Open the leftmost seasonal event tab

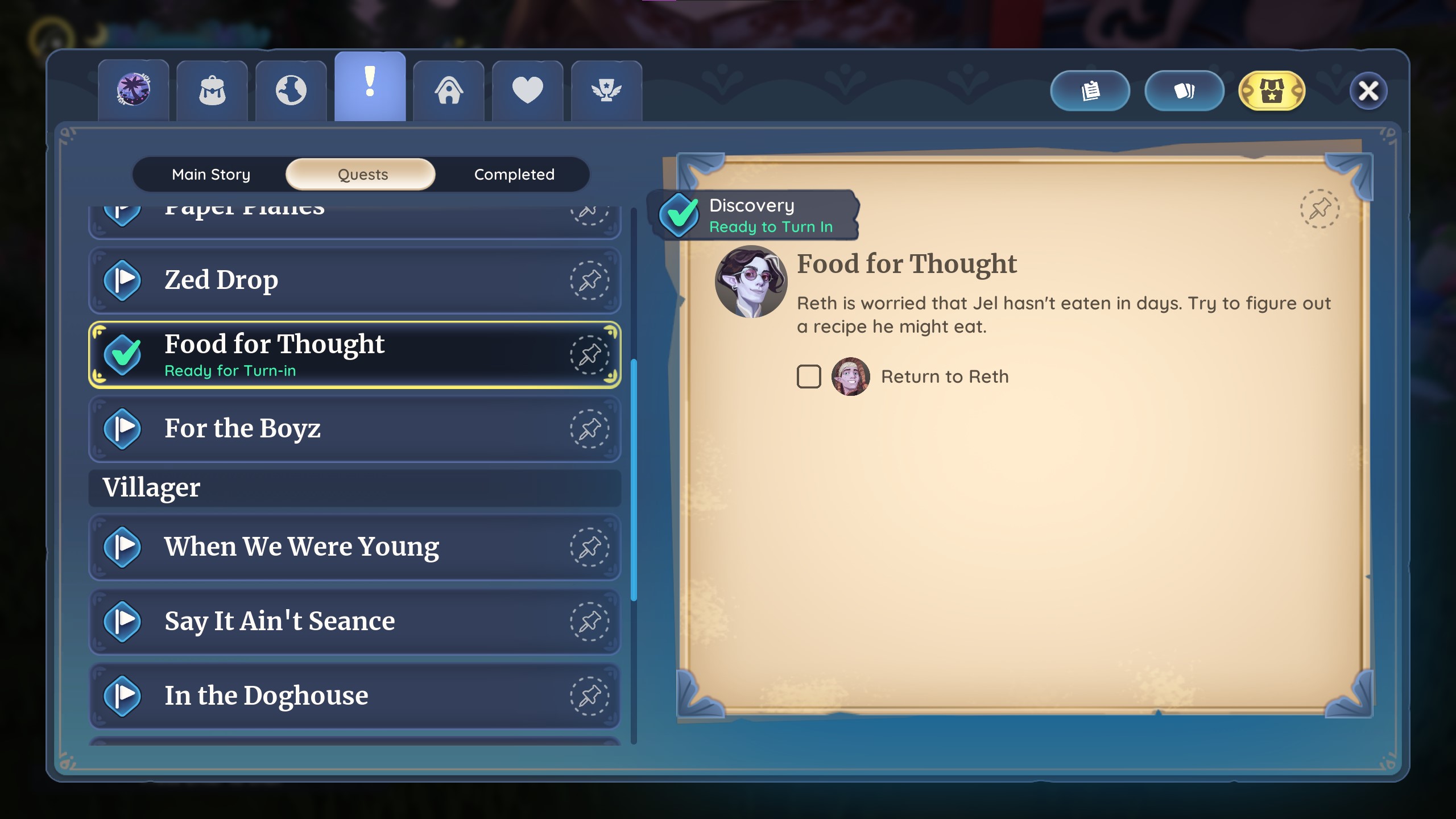point(134,90)
